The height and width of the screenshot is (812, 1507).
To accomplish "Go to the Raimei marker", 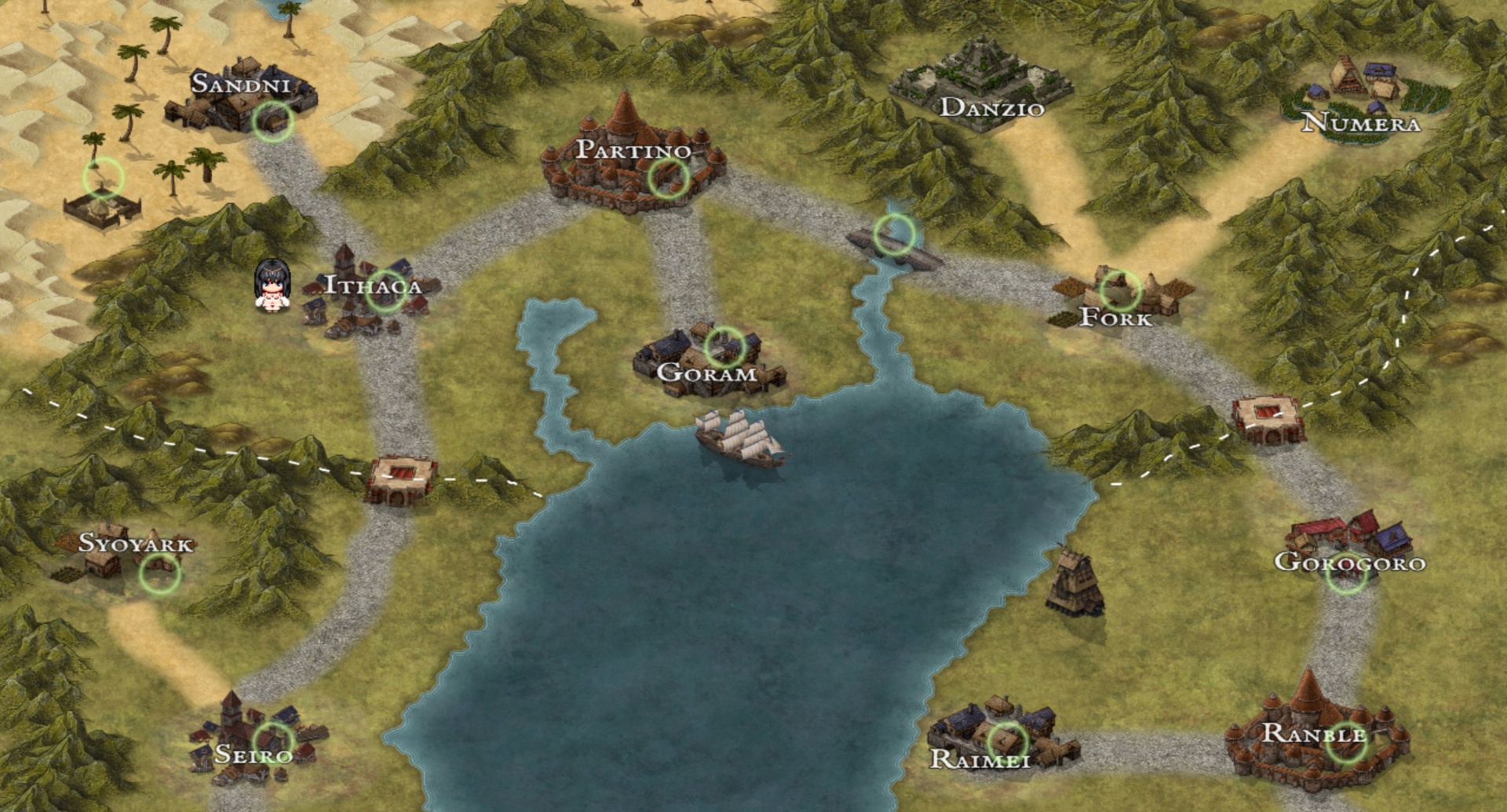I will tap(1007, 741).
